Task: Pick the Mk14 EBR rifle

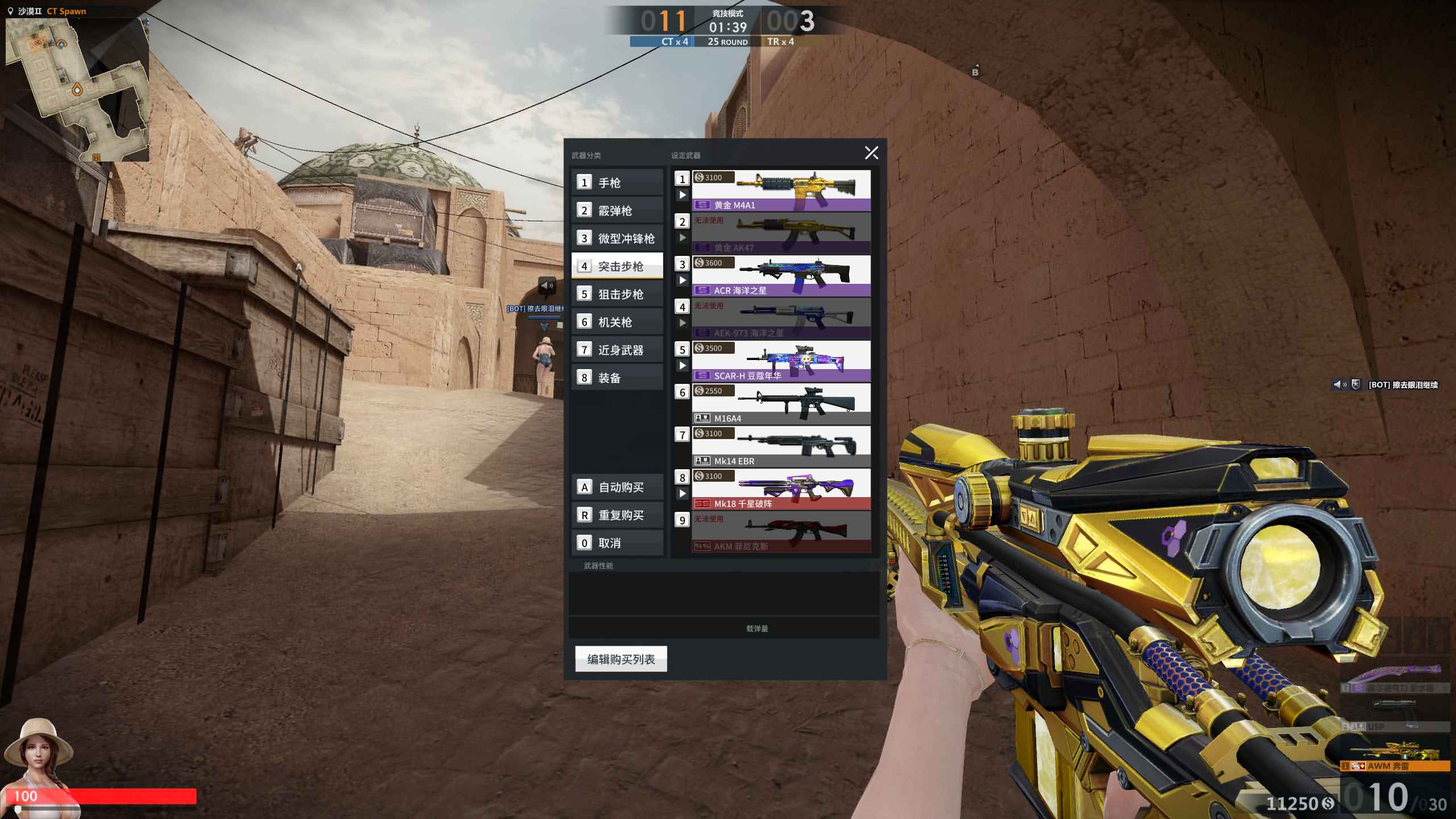Action: click(781, 446)
